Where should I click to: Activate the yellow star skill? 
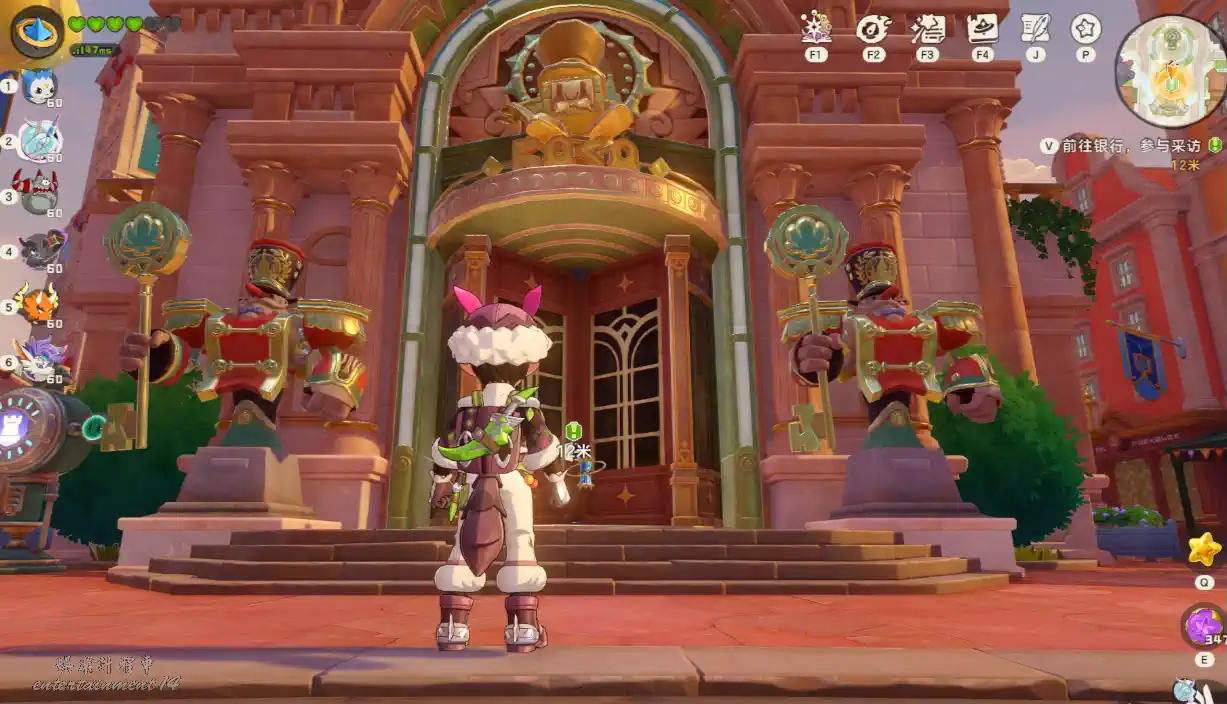click(1204, 549)
